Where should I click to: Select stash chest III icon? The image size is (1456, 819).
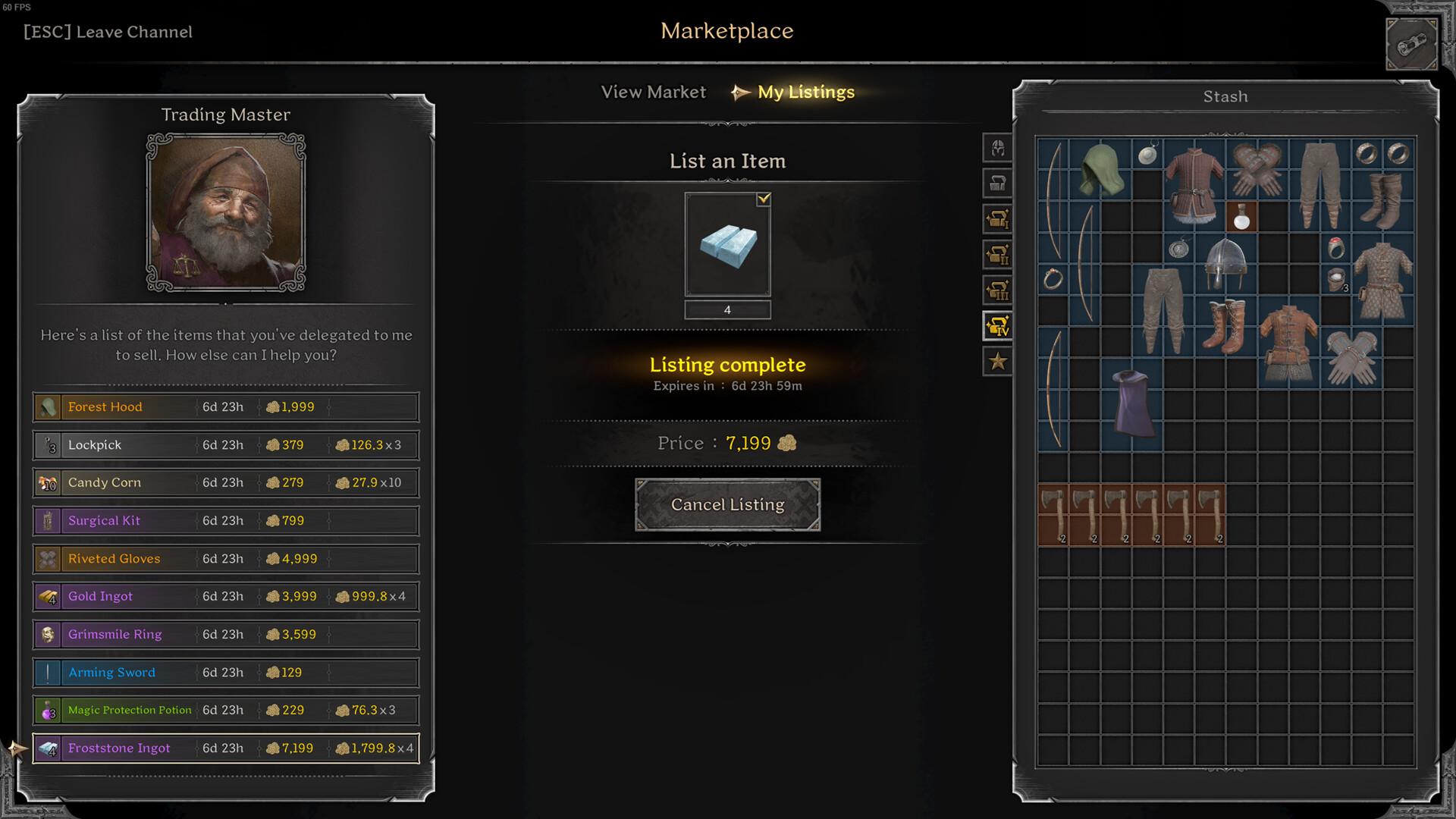[x=996, y=290]
